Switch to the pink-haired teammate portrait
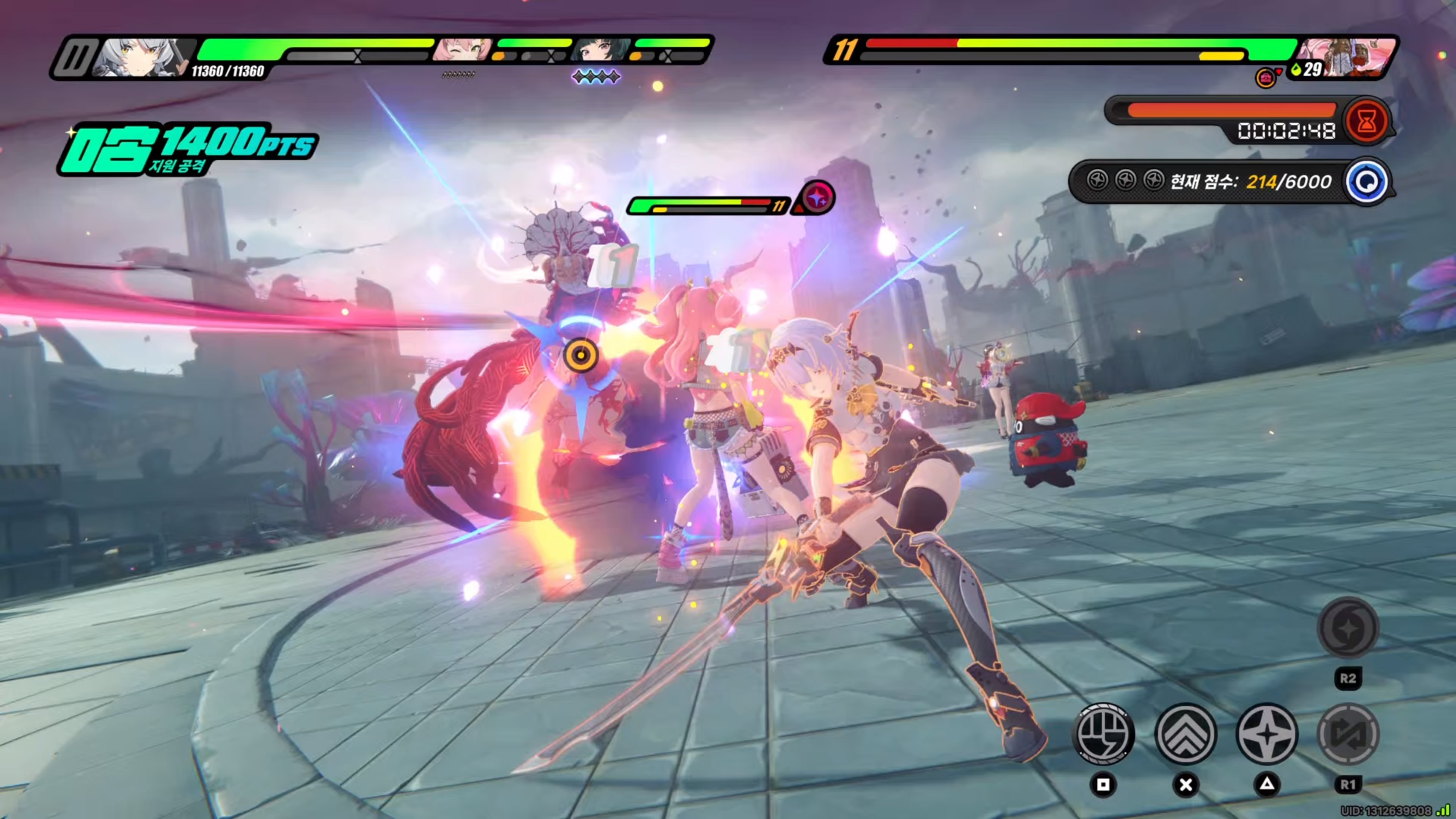Image resolution: width=1456 pixels, height=819 pixels. coord(462,50)
